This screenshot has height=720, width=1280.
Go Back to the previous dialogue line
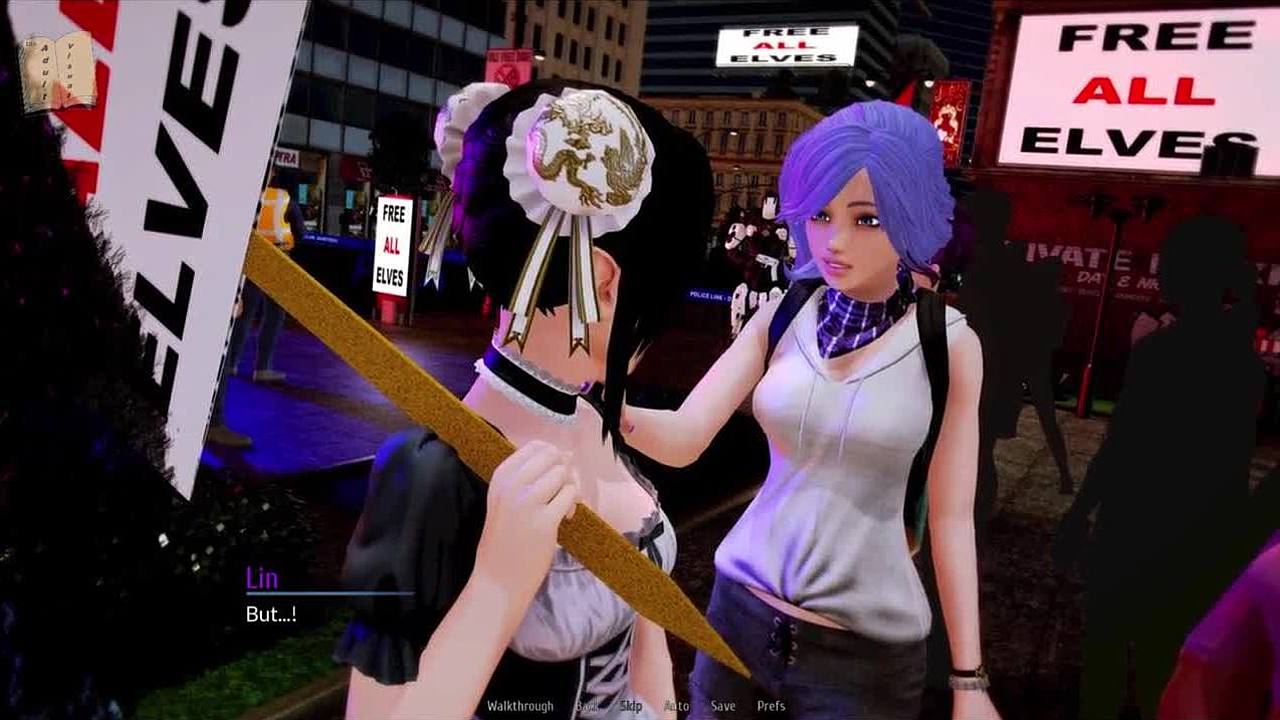tap(586, 706)
